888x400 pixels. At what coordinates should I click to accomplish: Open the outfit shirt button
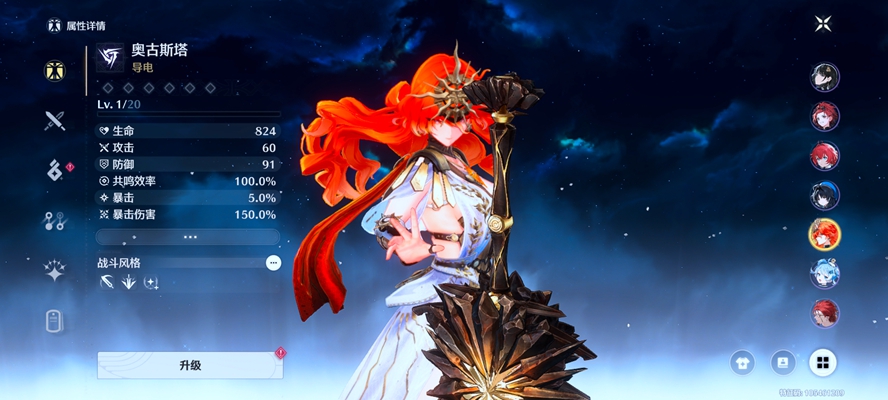[x=742, y=362]
